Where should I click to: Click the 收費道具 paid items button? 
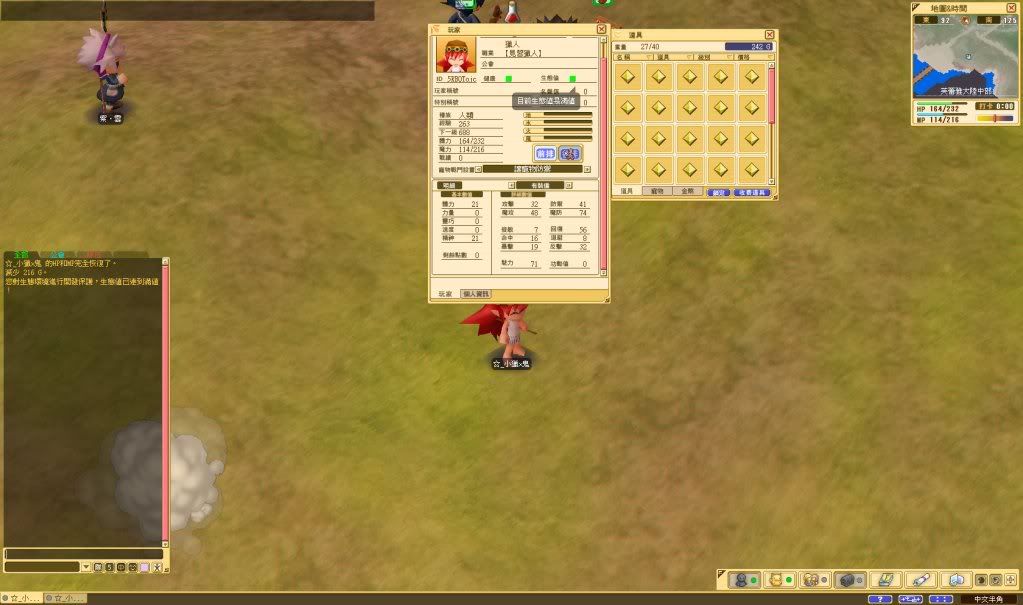click(751, 192)
